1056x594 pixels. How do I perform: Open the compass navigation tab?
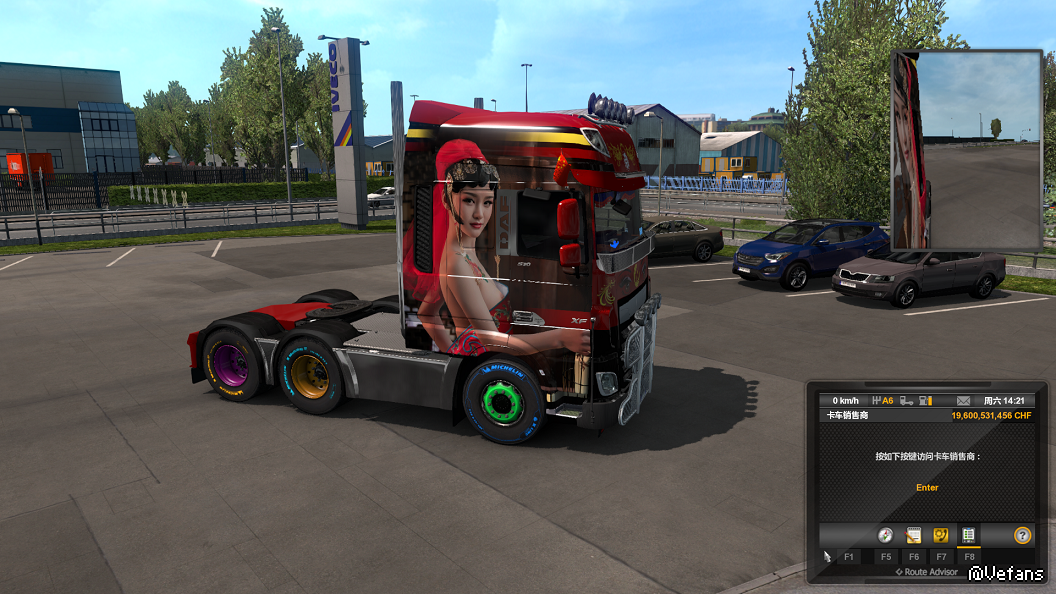pos(885,535)
